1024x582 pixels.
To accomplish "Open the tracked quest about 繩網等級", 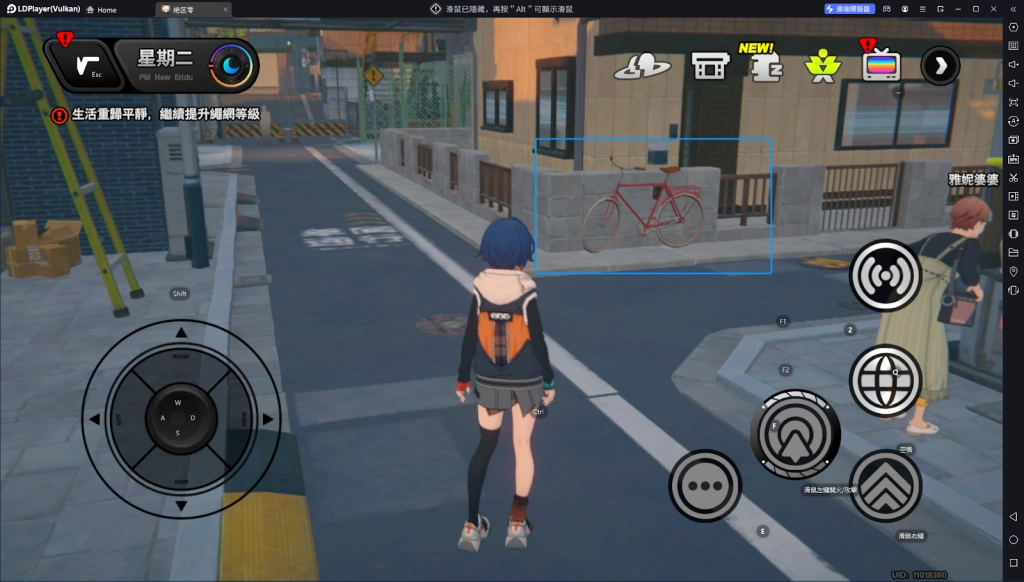I will coord(165,115).
